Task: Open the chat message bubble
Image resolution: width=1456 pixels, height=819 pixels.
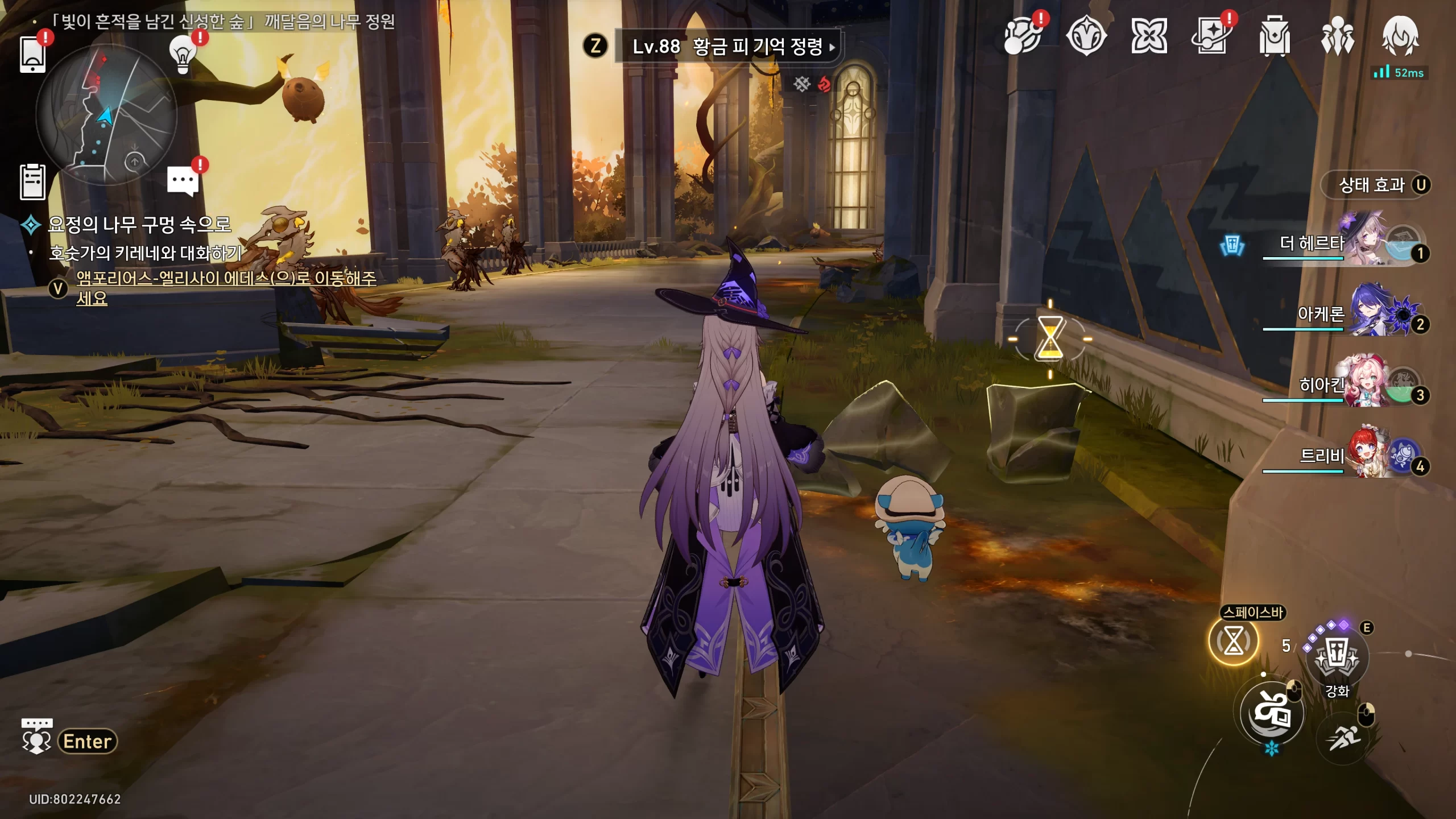Action: point(183,181)
